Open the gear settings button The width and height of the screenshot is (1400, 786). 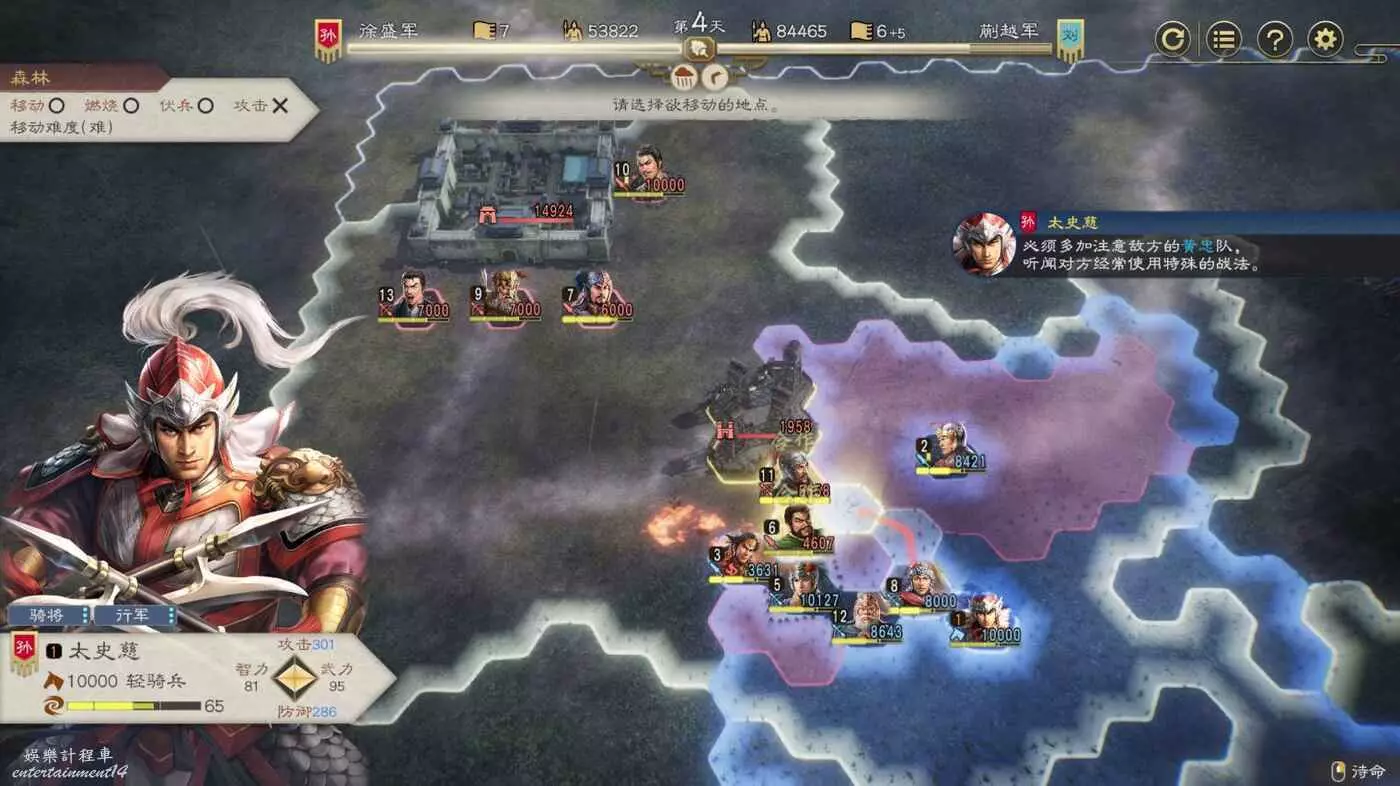1325,40
